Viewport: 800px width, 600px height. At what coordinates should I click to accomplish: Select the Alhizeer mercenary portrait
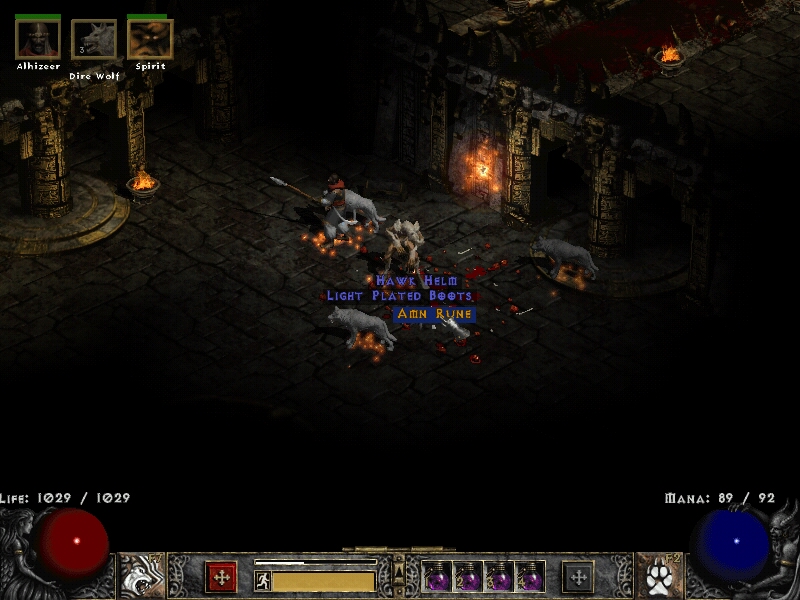(x=38, y=39)
